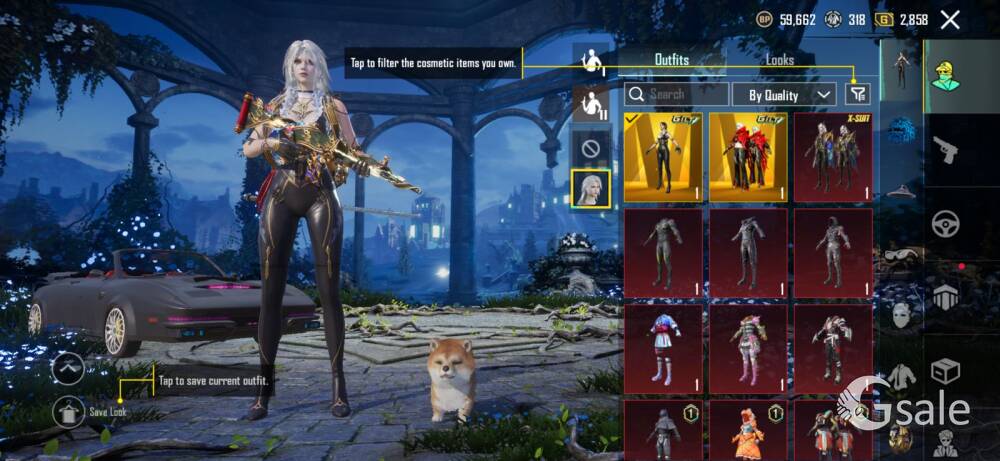Image resolution: width=1000 pixels, height=461 pixels.
Task: Pick the X-Suit outfit tile
Action: 833,157
